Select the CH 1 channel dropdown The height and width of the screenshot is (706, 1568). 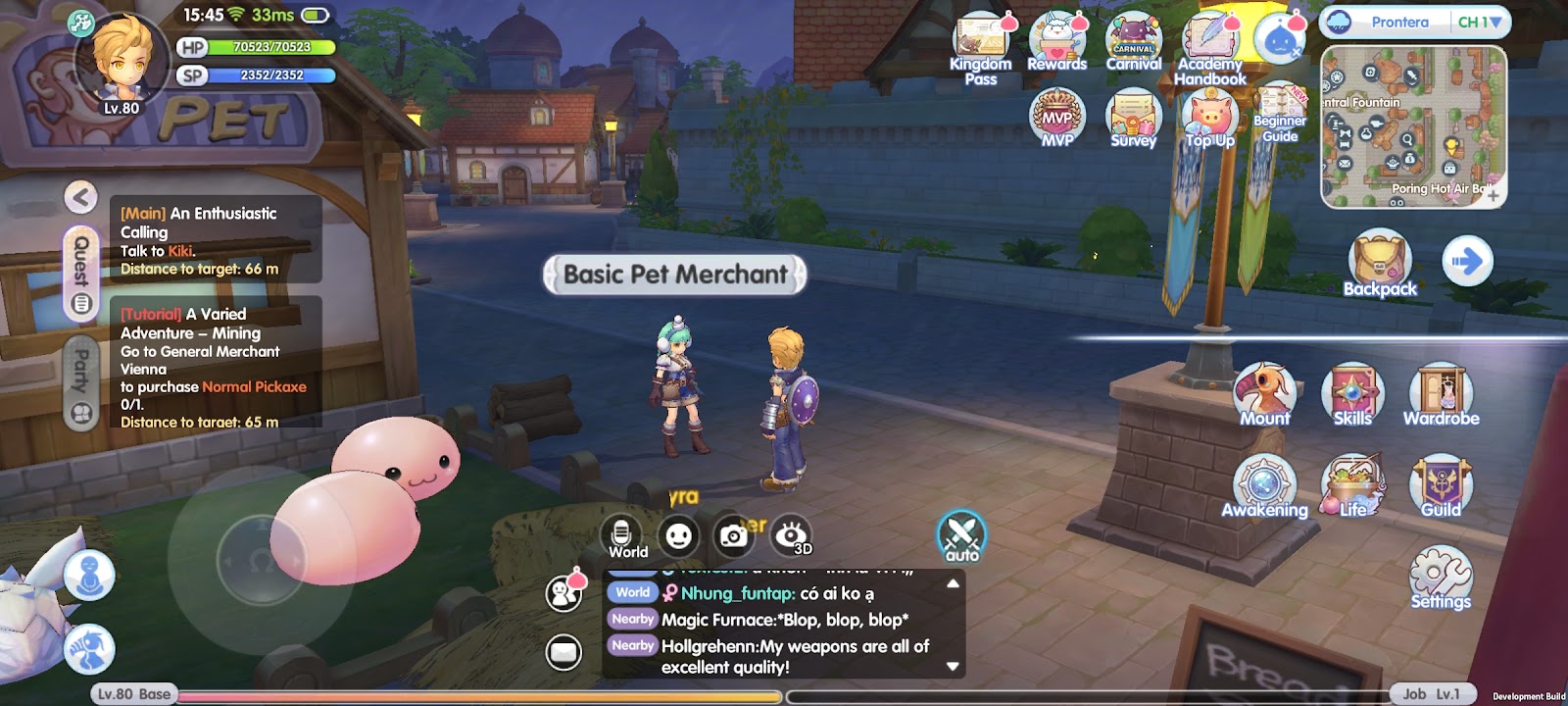[x=1479, y=22]
